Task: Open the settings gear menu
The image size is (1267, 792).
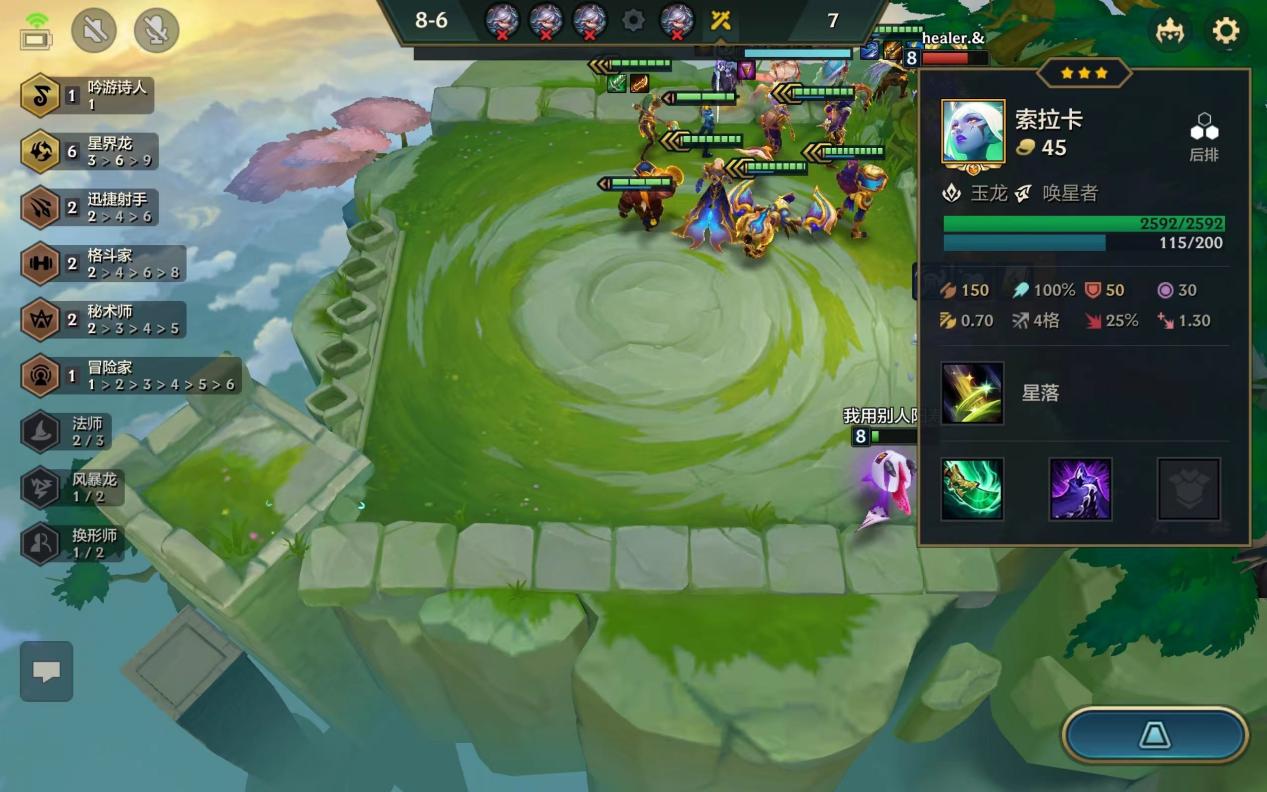Action: point(1225,32)
